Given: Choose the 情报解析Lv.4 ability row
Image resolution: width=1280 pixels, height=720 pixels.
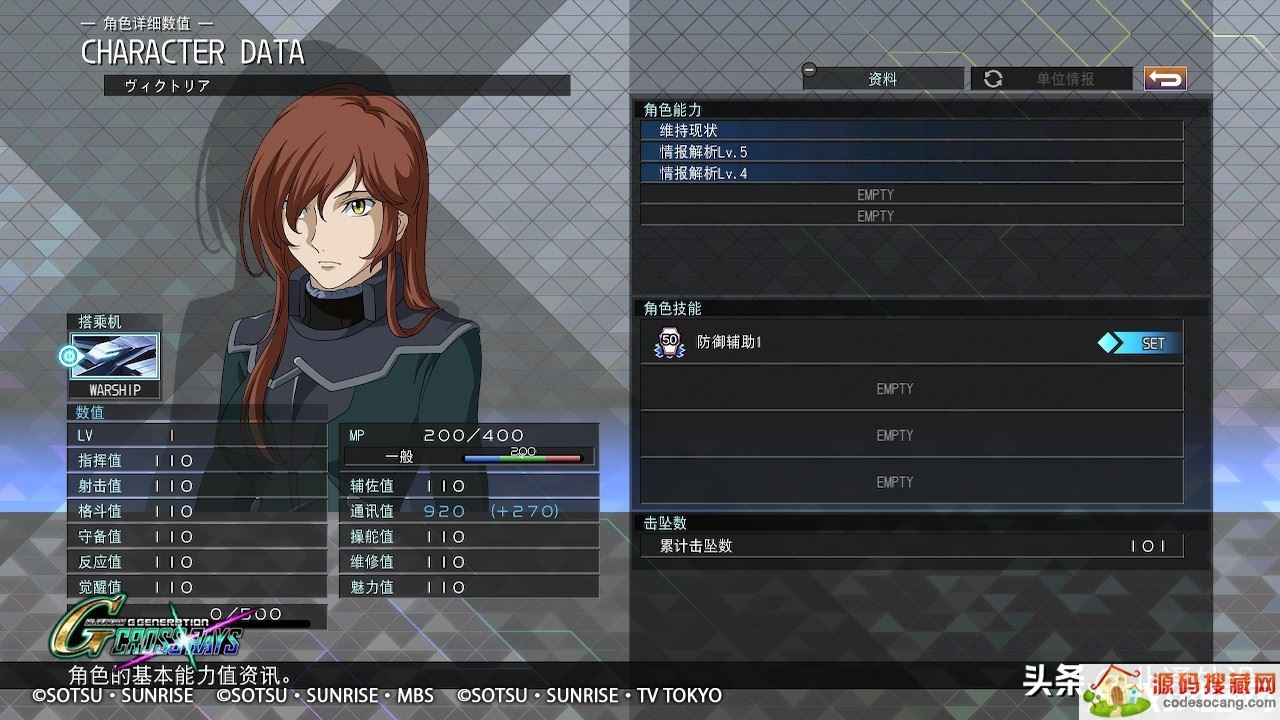Looking at the screenshot, I should pos(911,173).
